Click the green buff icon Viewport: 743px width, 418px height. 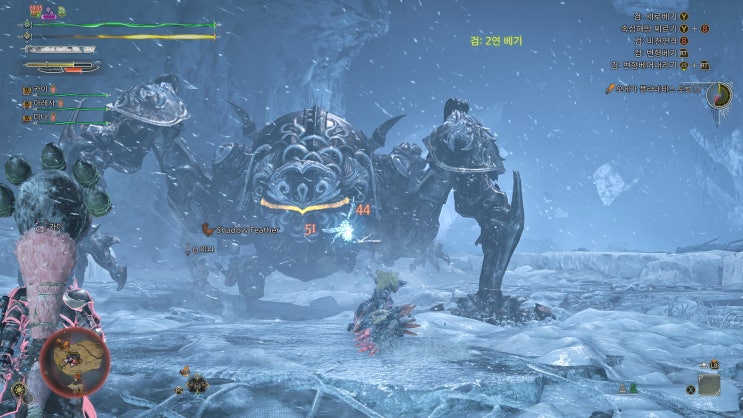[59, 12]
